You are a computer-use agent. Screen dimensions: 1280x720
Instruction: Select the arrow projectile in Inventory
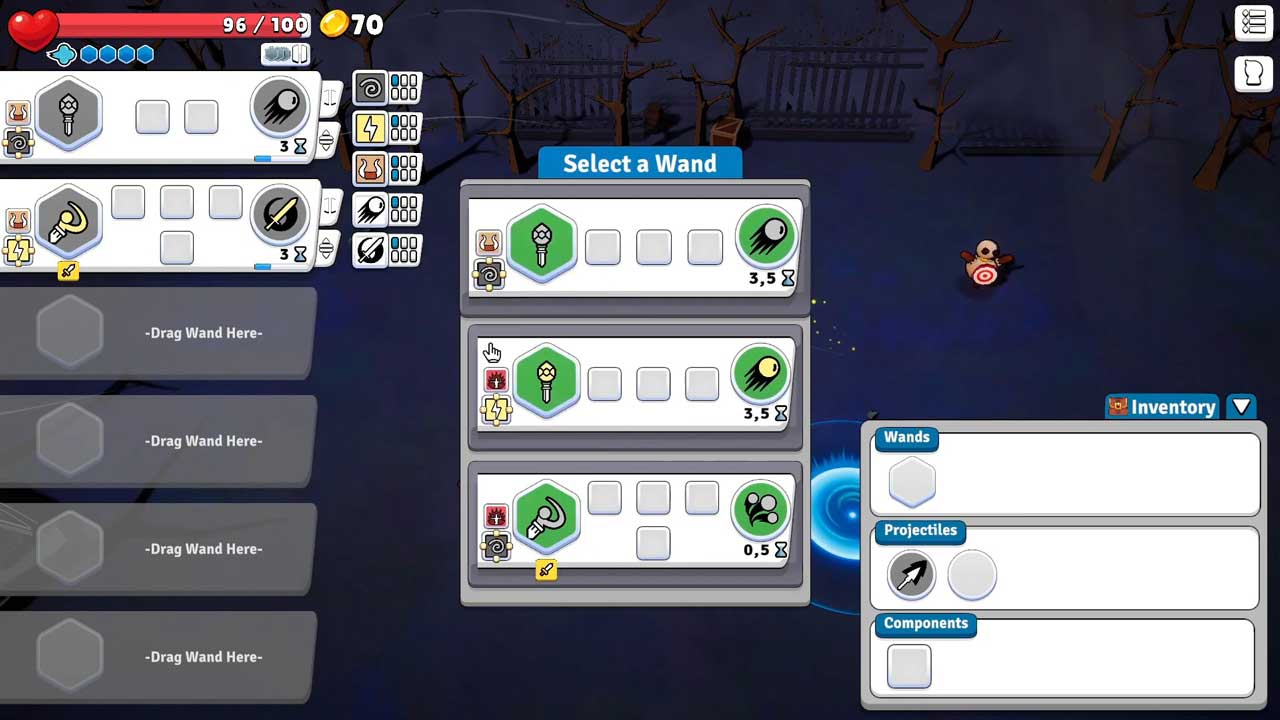[x=911, y=575]
